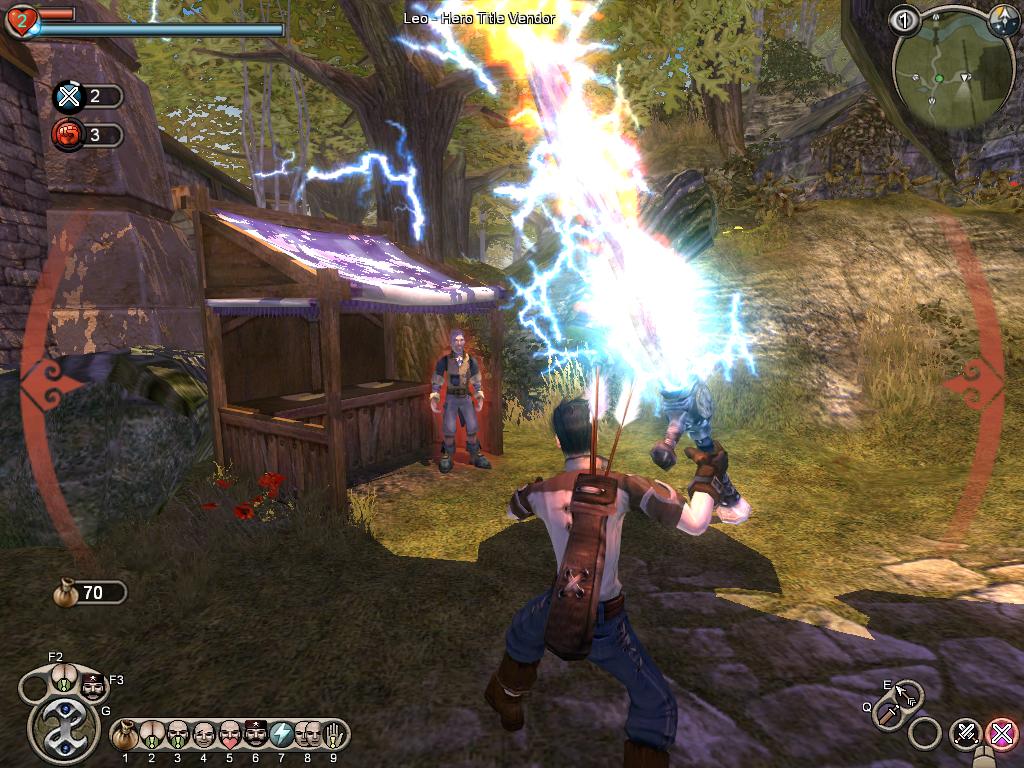Viewport: 1024px width, 768px height.
Task: Cast the lightning bolt spell from the hotbar
Action: 282,735
